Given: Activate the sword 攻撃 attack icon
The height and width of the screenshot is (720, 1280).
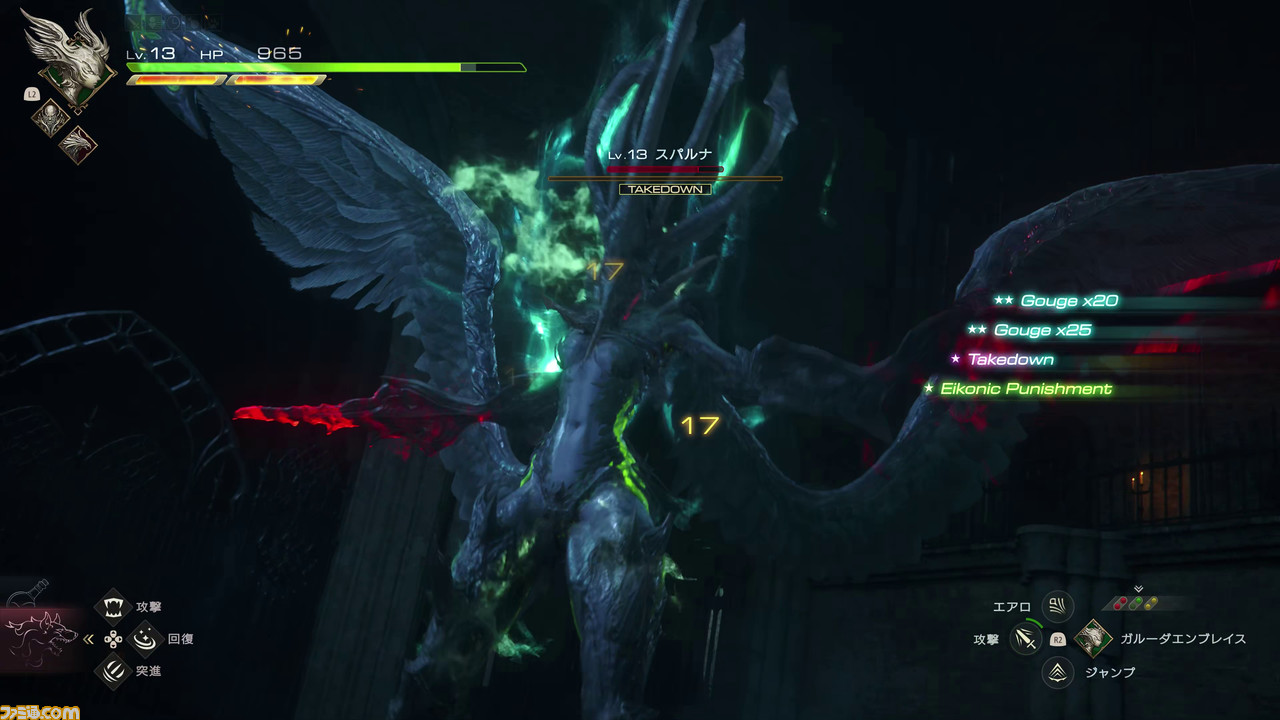Looking at the screenshot, I should coord(1026,638).
